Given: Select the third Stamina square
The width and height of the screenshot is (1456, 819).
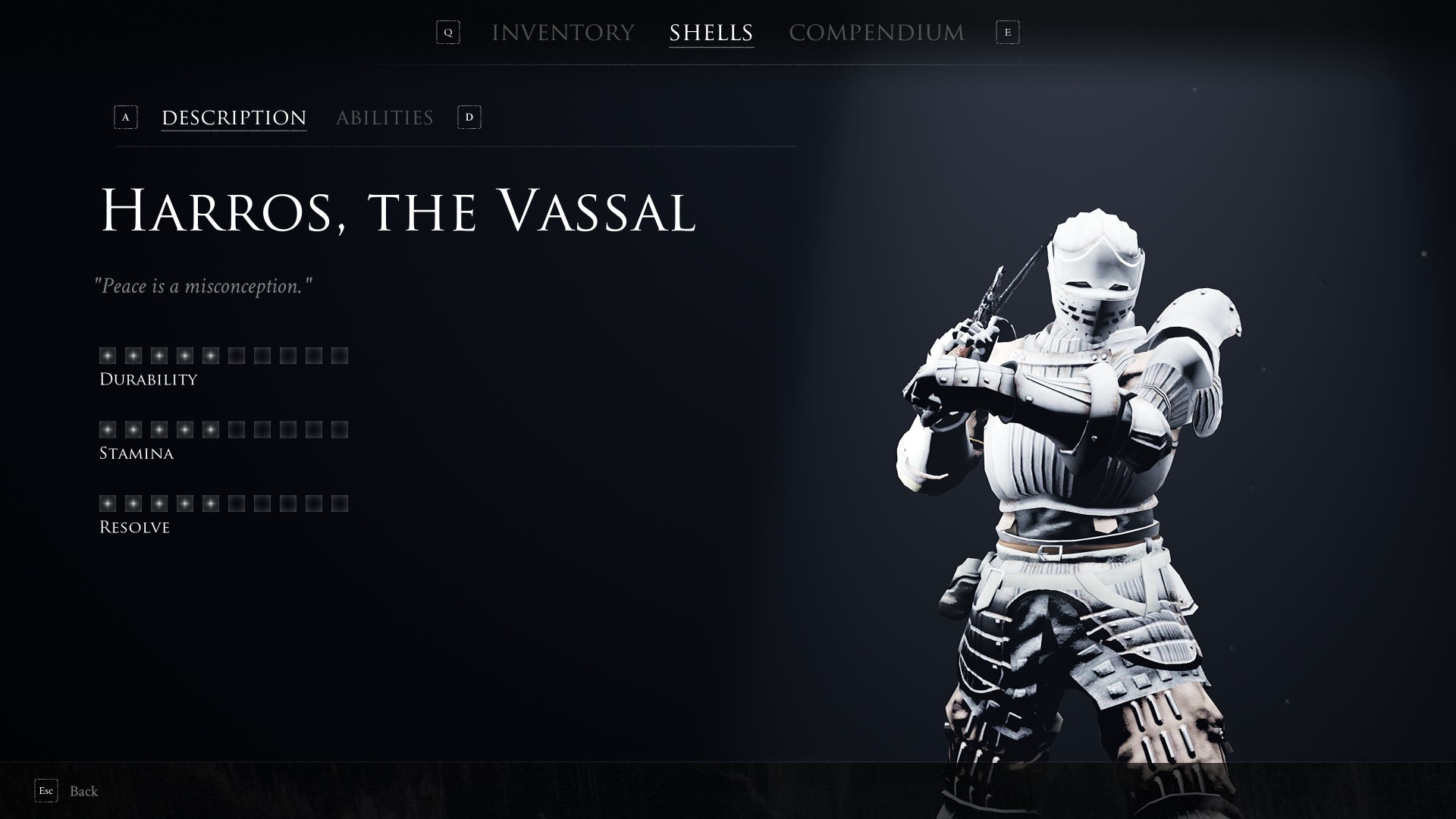Looking at the screenshot, I should pos(160,428).
